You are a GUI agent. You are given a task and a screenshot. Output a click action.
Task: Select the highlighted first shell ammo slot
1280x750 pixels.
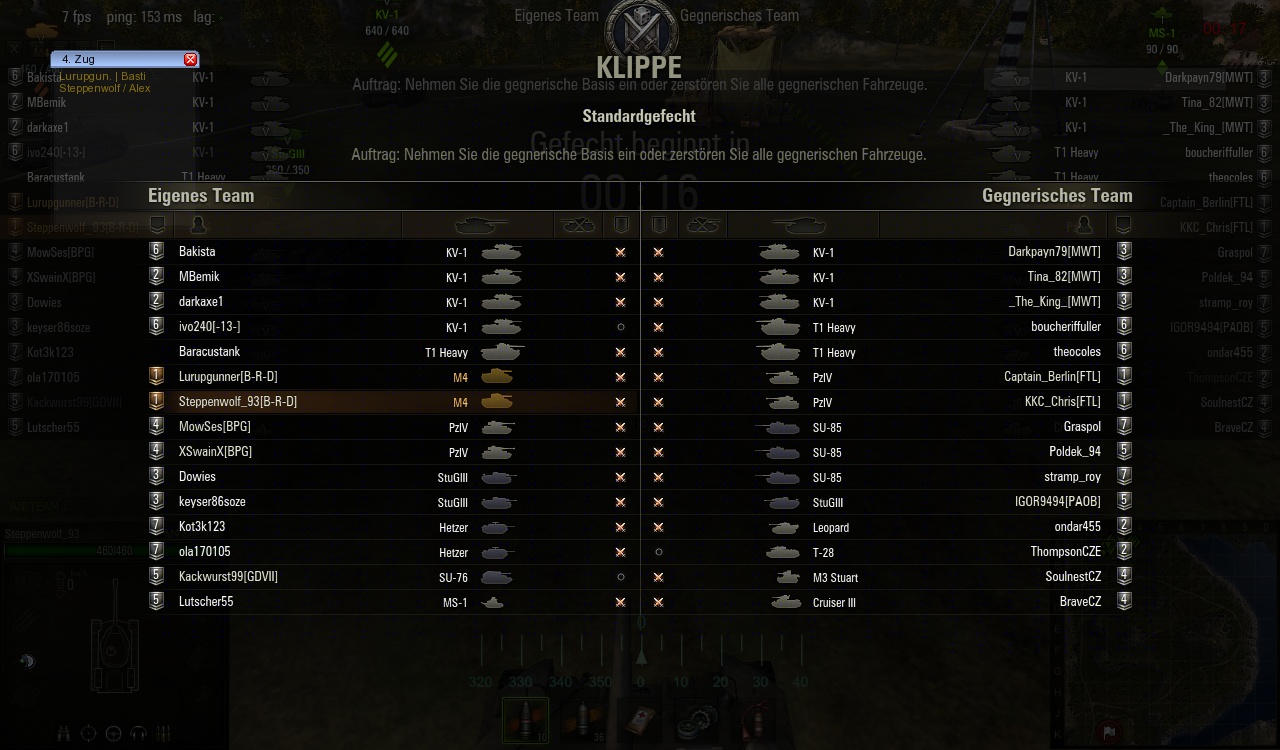(525, 720)
